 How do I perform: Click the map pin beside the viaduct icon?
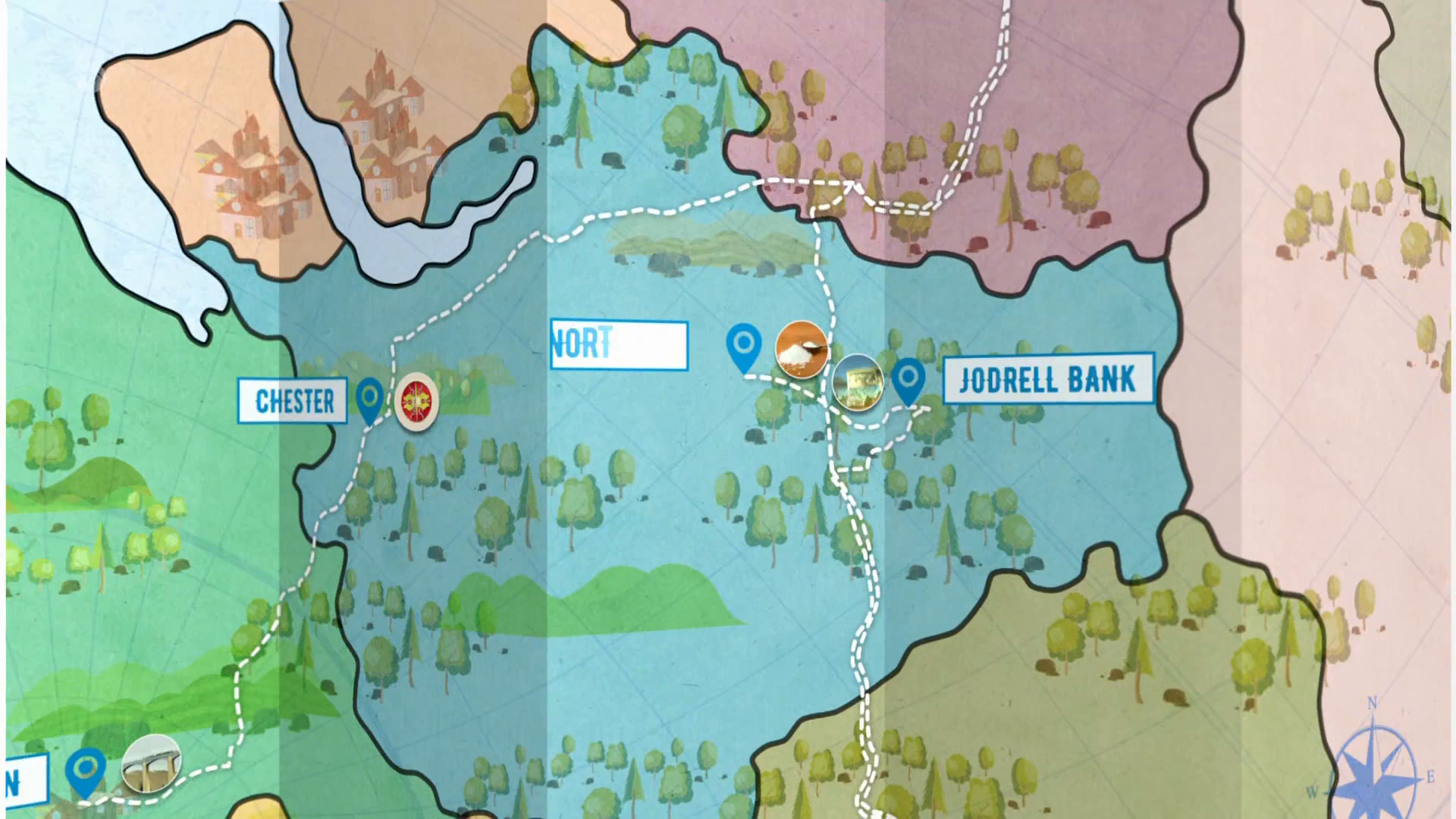(x=85, y=769)
